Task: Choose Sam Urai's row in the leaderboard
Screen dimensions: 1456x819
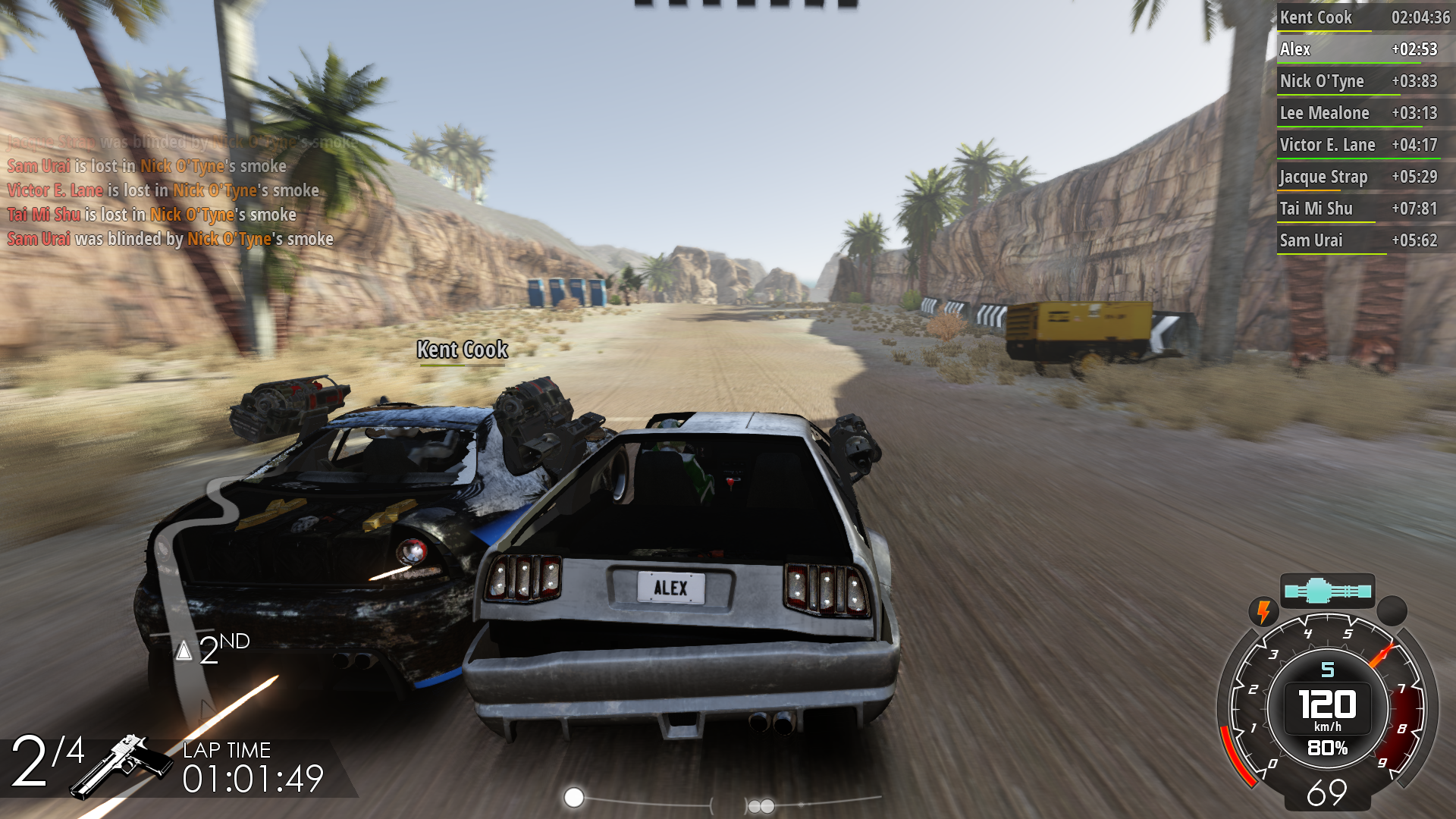Action: coord(1363,240)
